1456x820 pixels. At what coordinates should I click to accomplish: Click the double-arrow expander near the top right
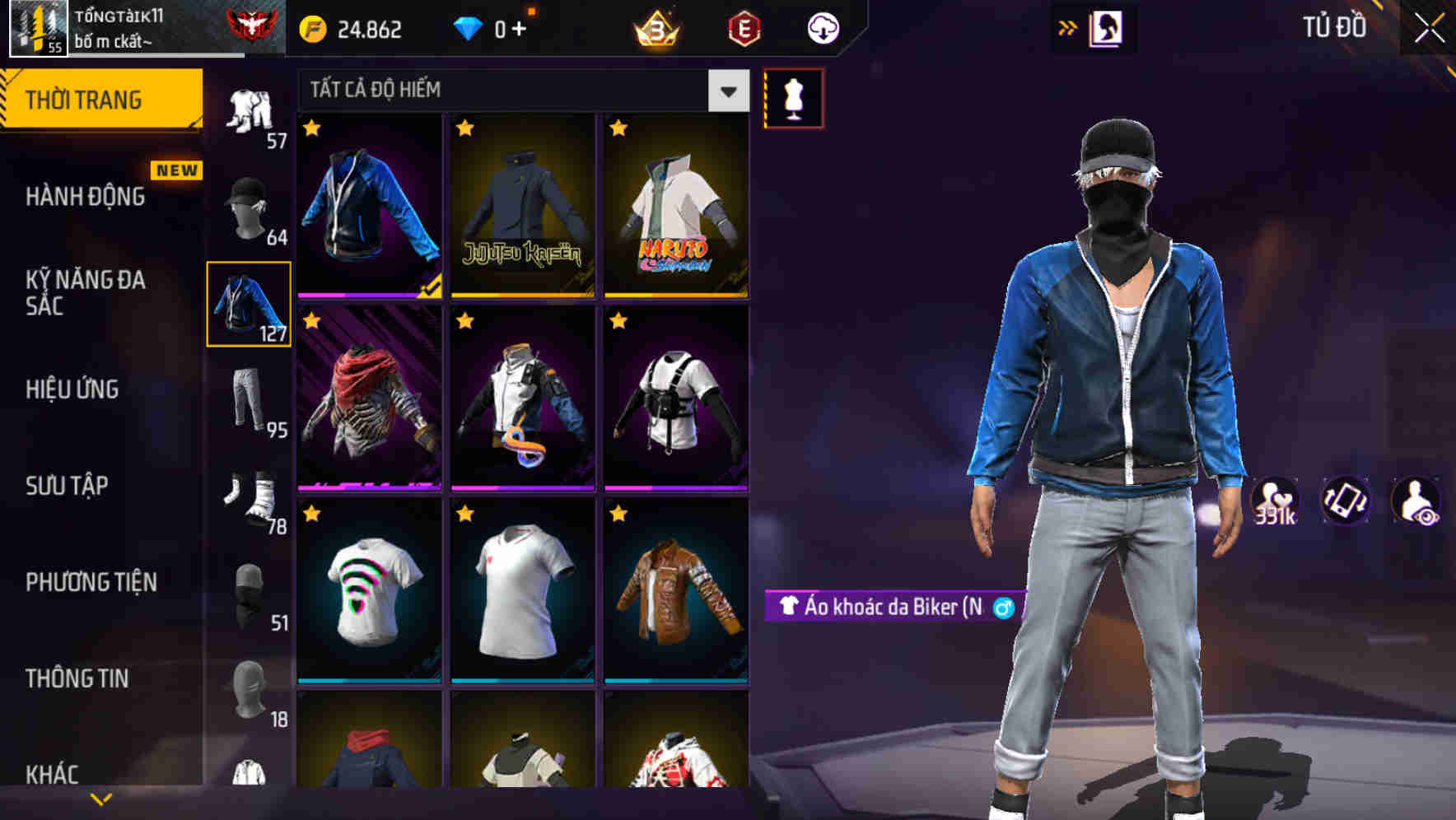click(x=1068, y=27)
